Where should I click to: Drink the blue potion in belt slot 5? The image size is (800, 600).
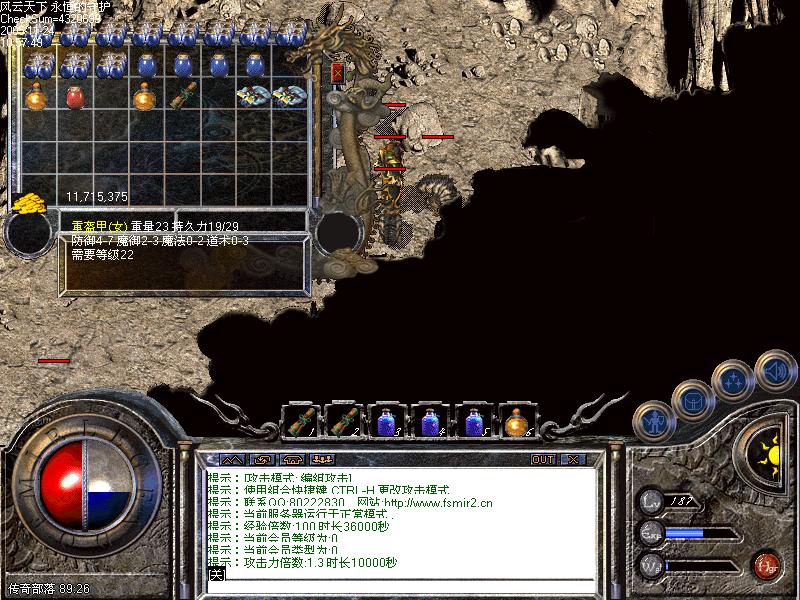click(474, 421)
